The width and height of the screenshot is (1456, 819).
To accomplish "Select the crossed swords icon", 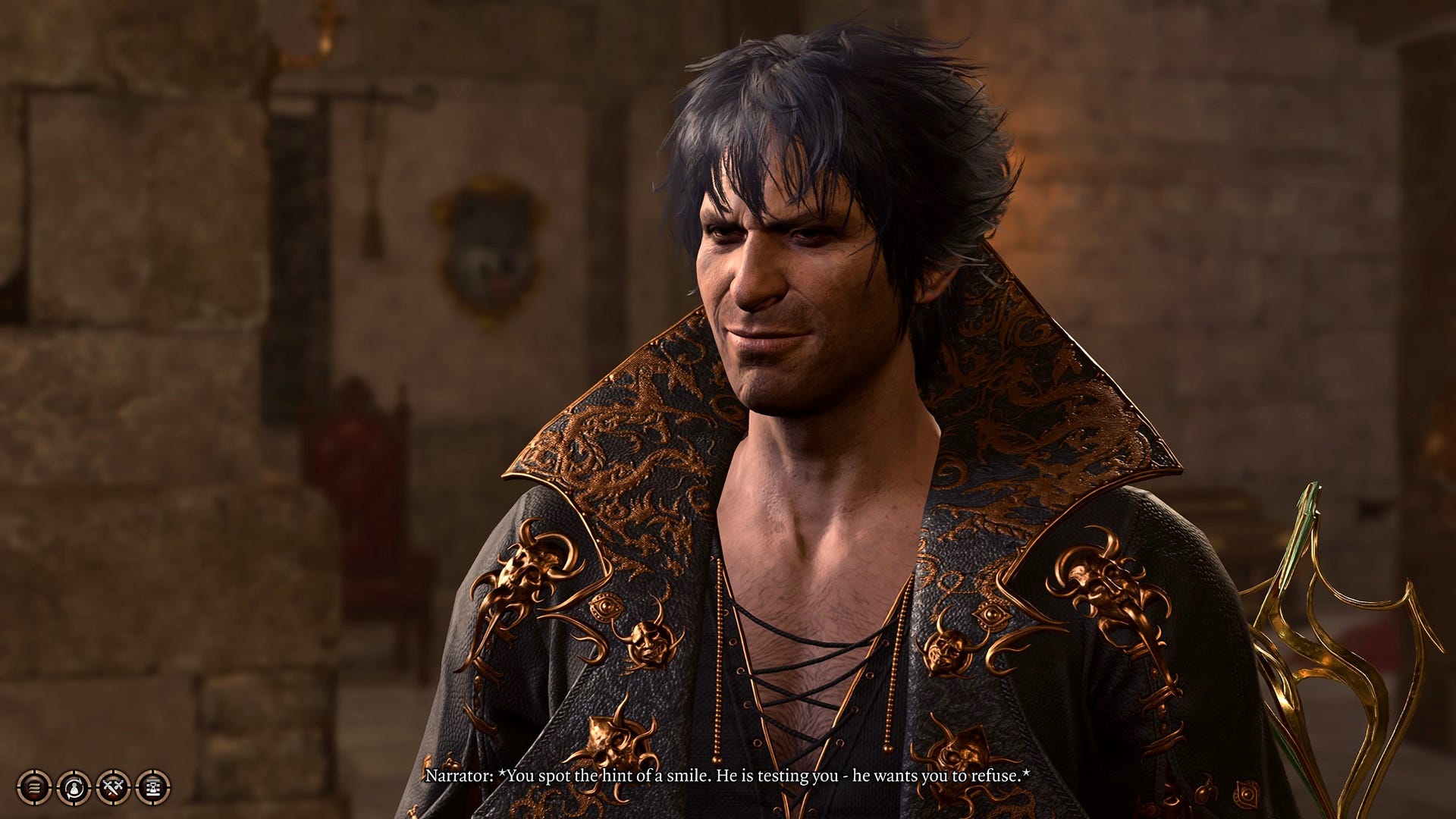I will (x=113, y=787).
